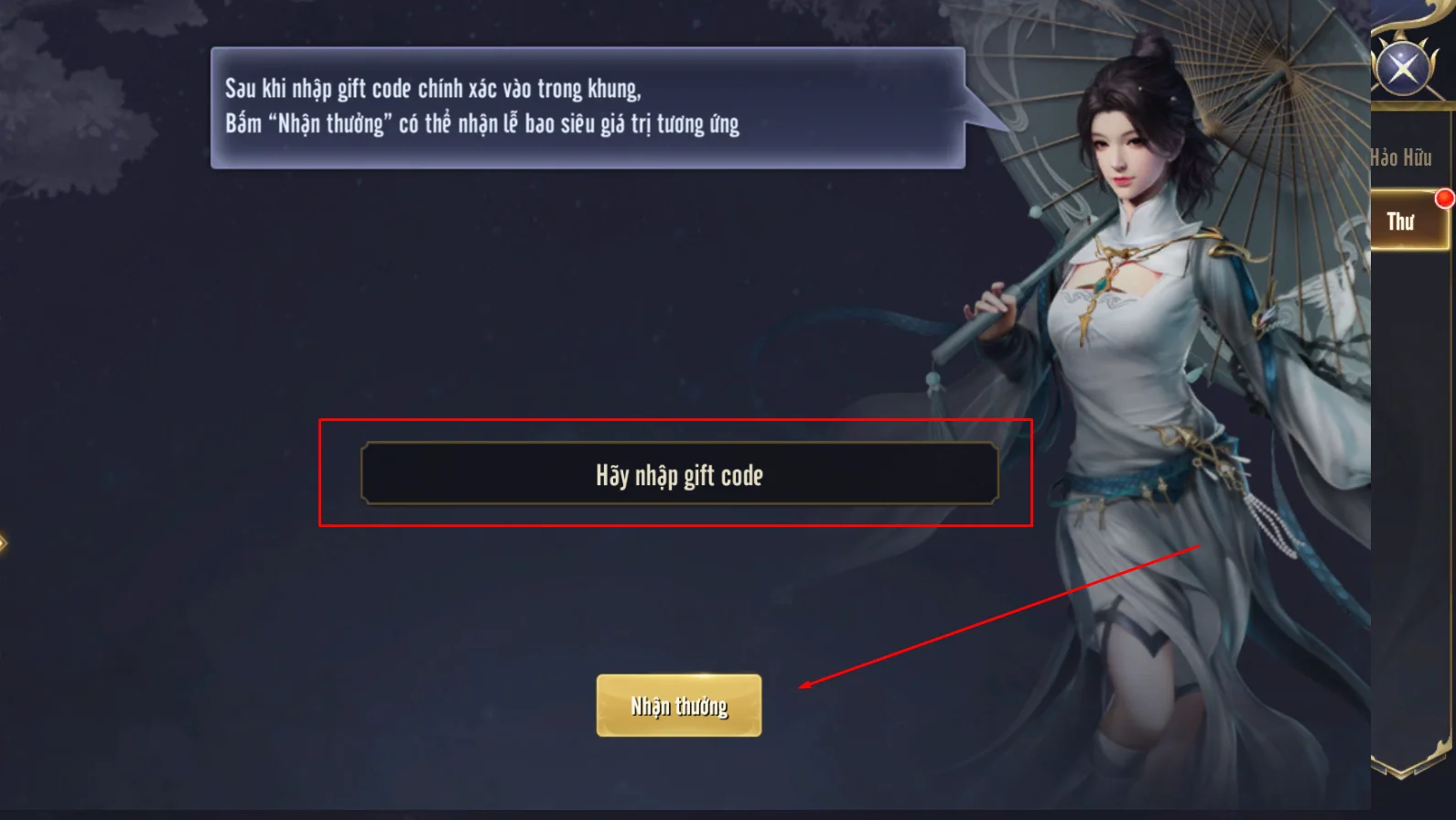Open the Hảo Hữu tab
The image size is (1456, 820).
(x=1403, y=157)
